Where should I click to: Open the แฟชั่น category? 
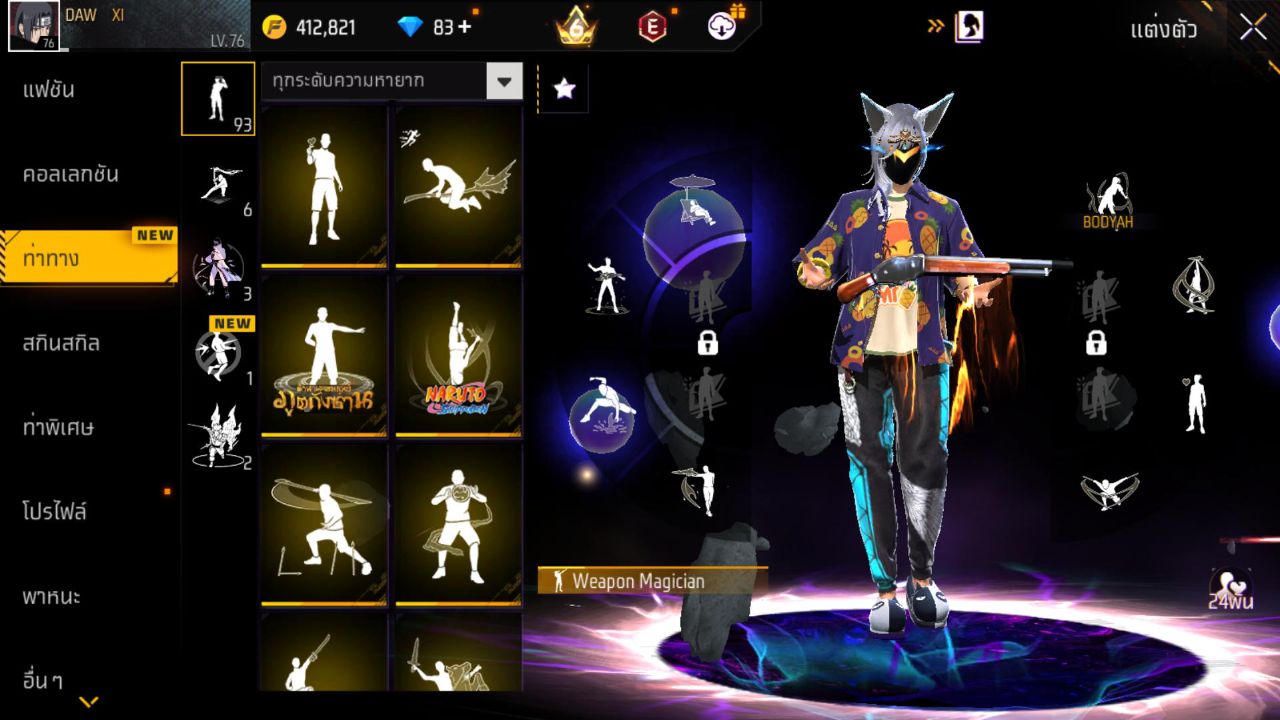pyautogui.click(x=49, y=90)
